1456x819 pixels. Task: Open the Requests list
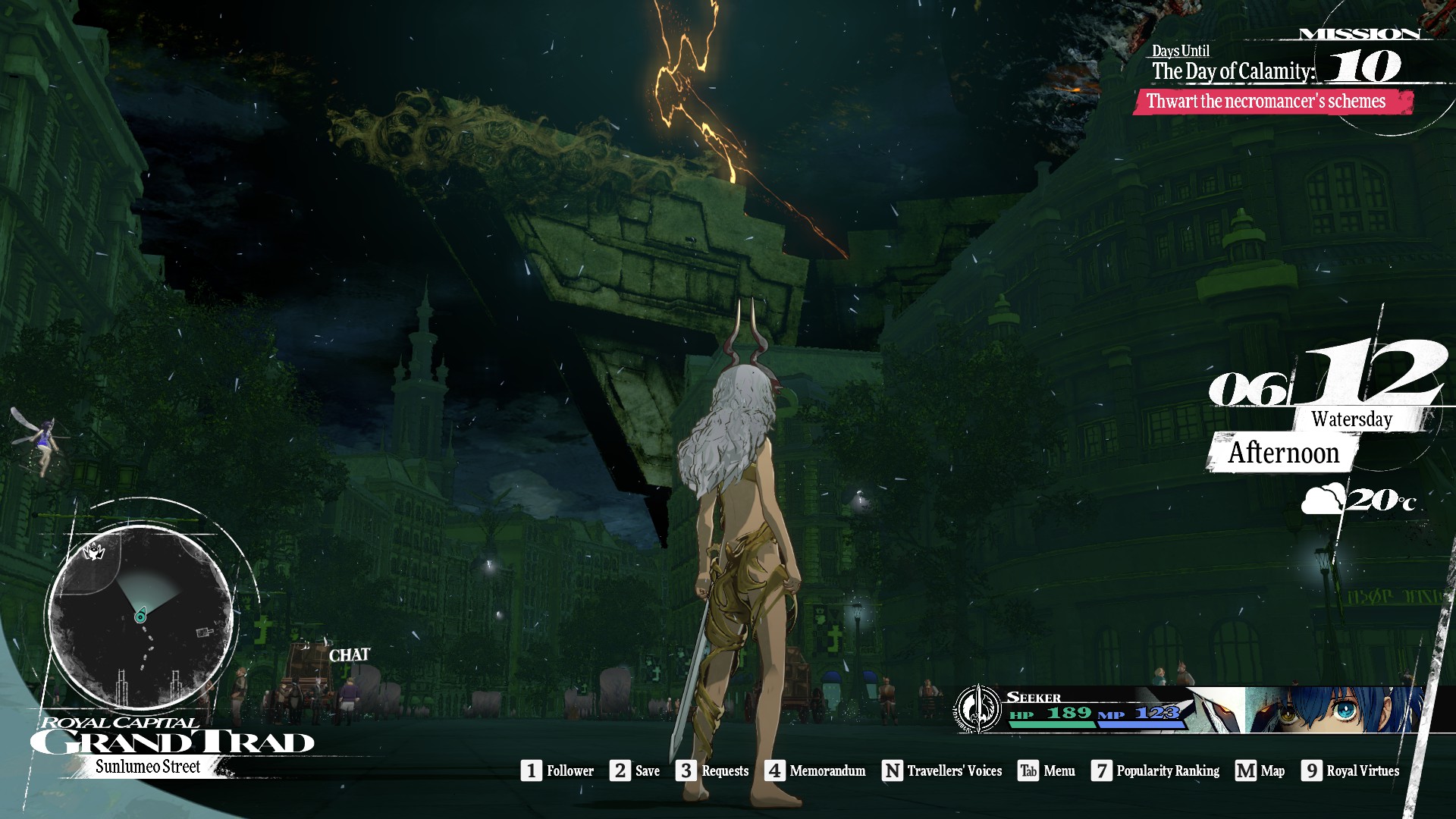point(712,770)
